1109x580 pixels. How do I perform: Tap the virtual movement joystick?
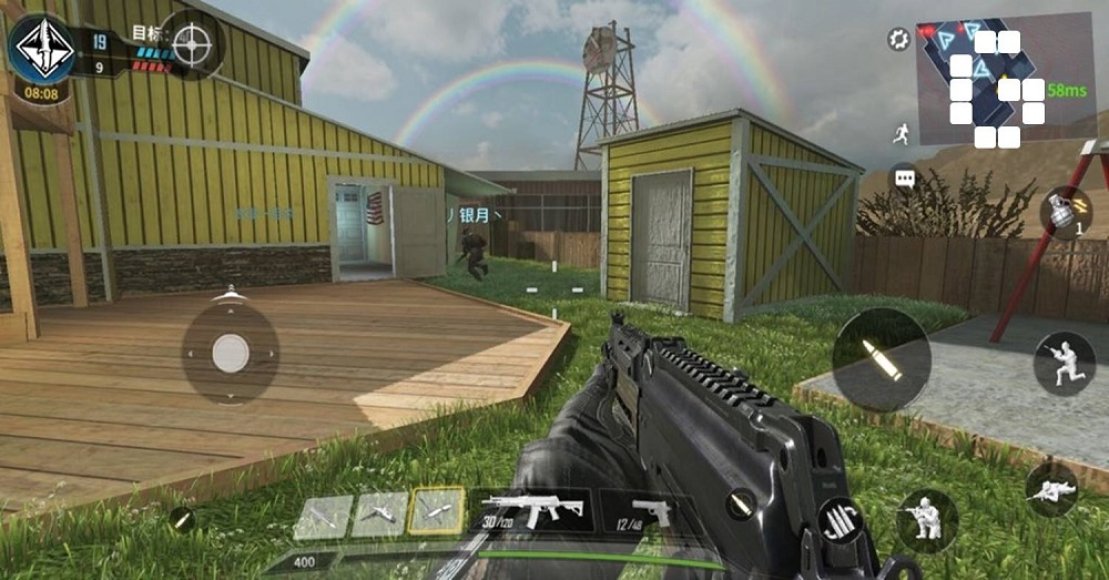tap(230, 352)
